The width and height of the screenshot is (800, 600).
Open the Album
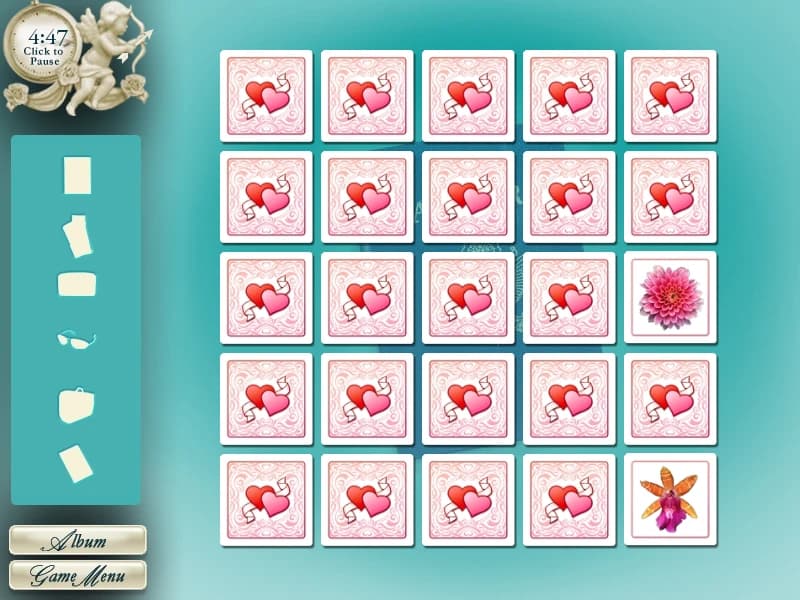tap(77, 541)
